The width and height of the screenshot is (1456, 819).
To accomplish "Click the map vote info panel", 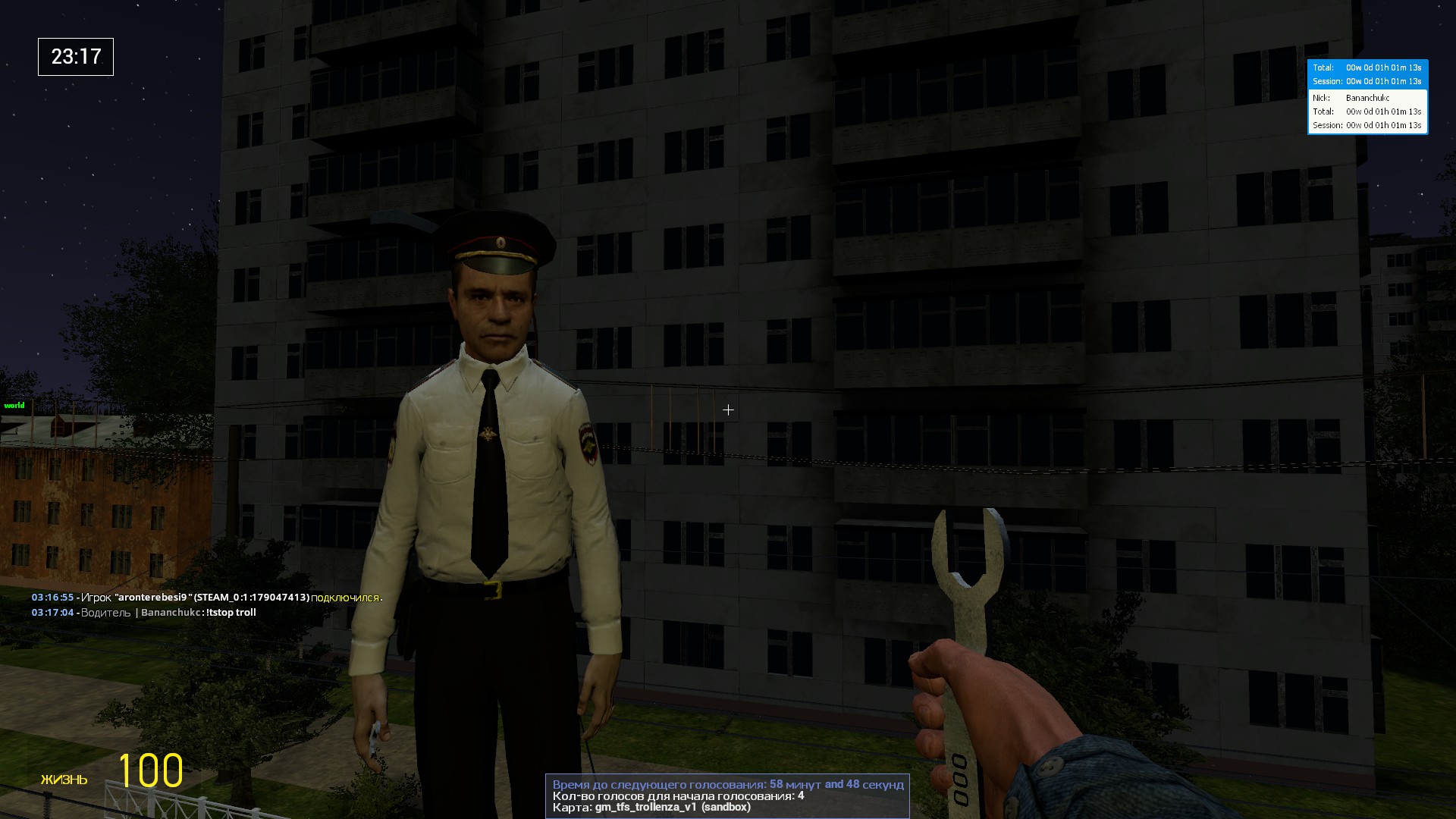I will [727, 796].
